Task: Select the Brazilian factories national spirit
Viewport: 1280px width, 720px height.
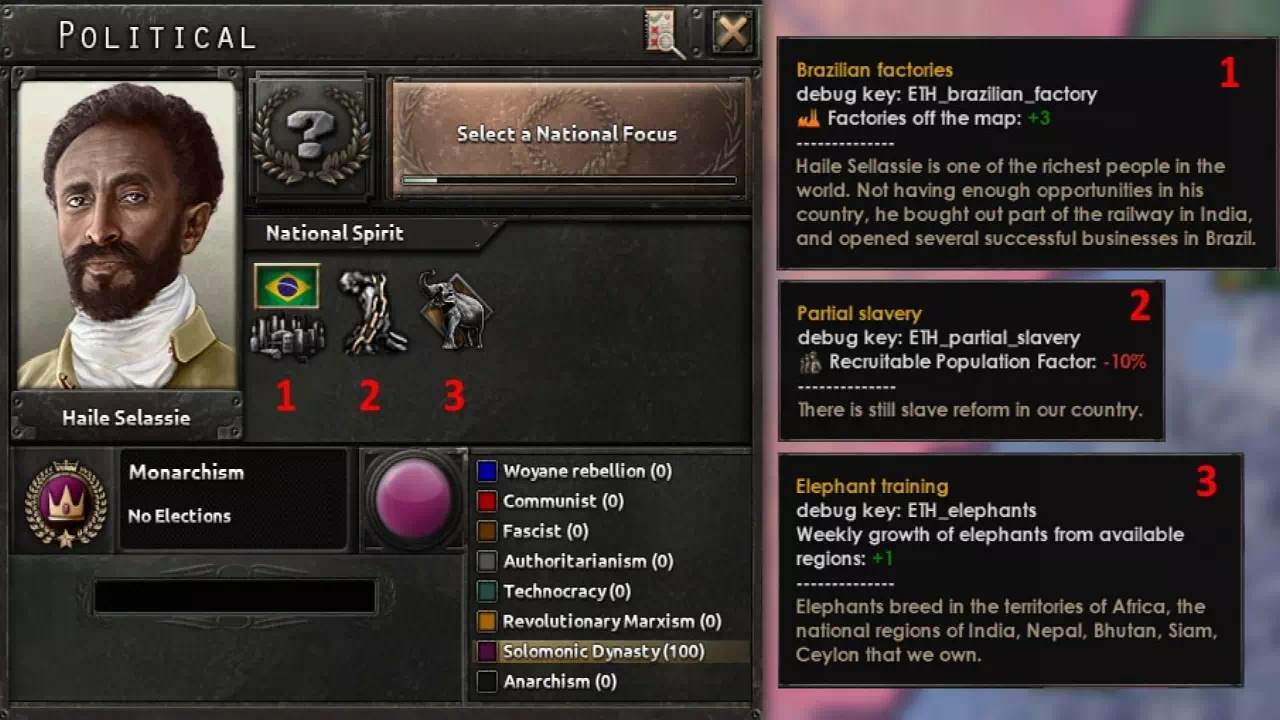Action: pyautogui.click(x=287, y=310)
